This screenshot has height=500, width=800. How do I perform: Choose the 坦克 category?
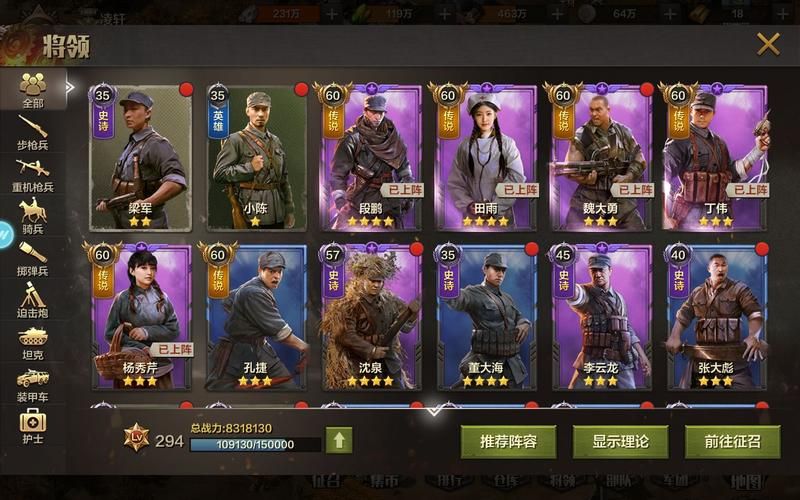(x=33, y=341)
